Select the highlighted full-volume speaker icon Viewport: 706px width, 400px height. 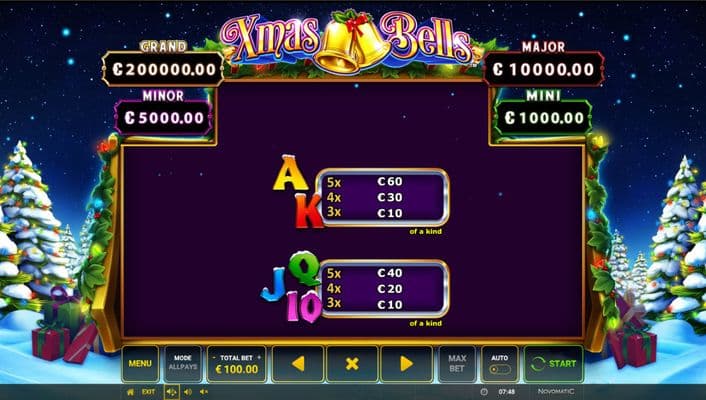[x=171, y=392]
